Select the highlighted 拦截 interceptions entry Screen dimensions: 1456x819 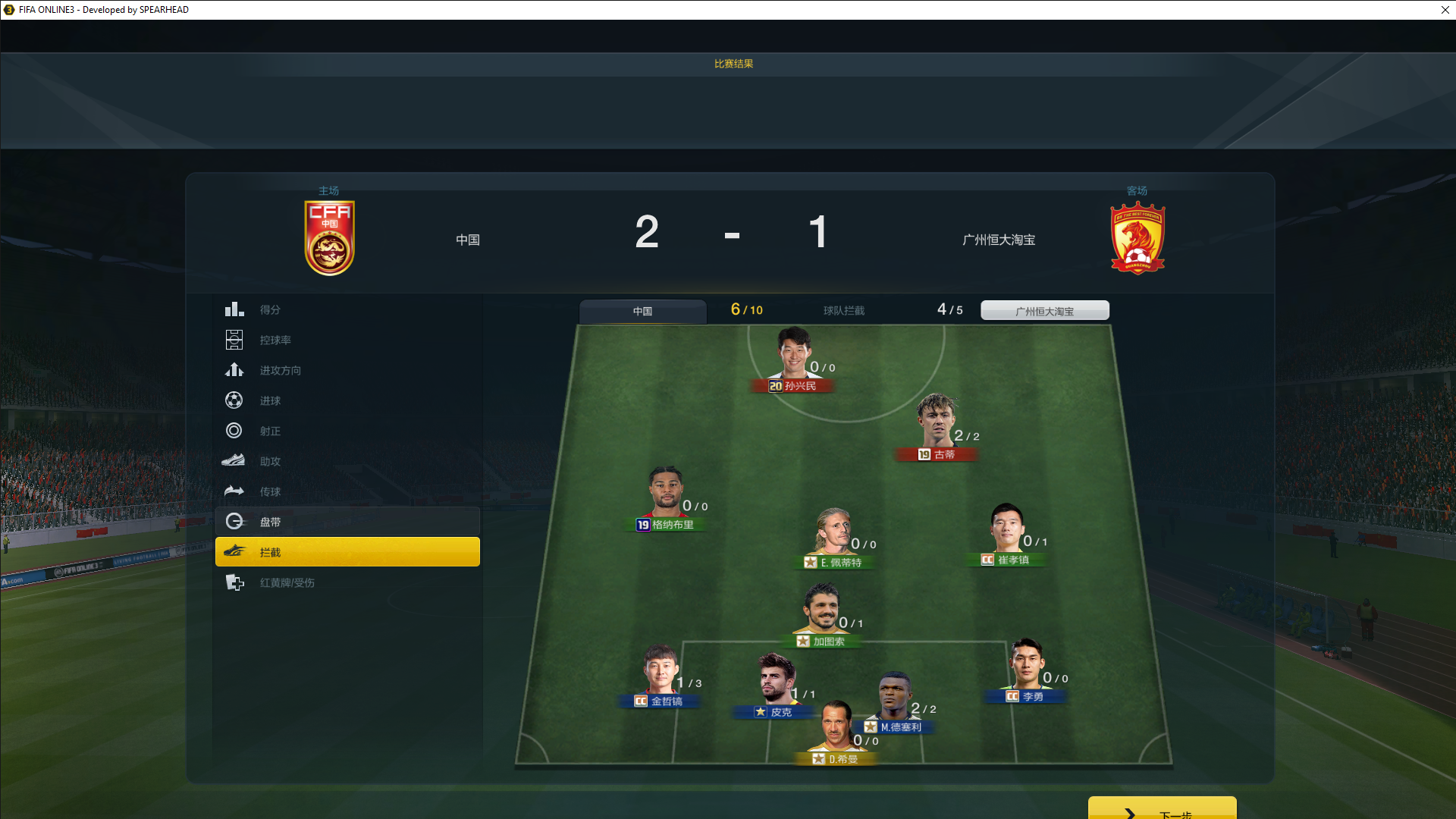point(347,552)
